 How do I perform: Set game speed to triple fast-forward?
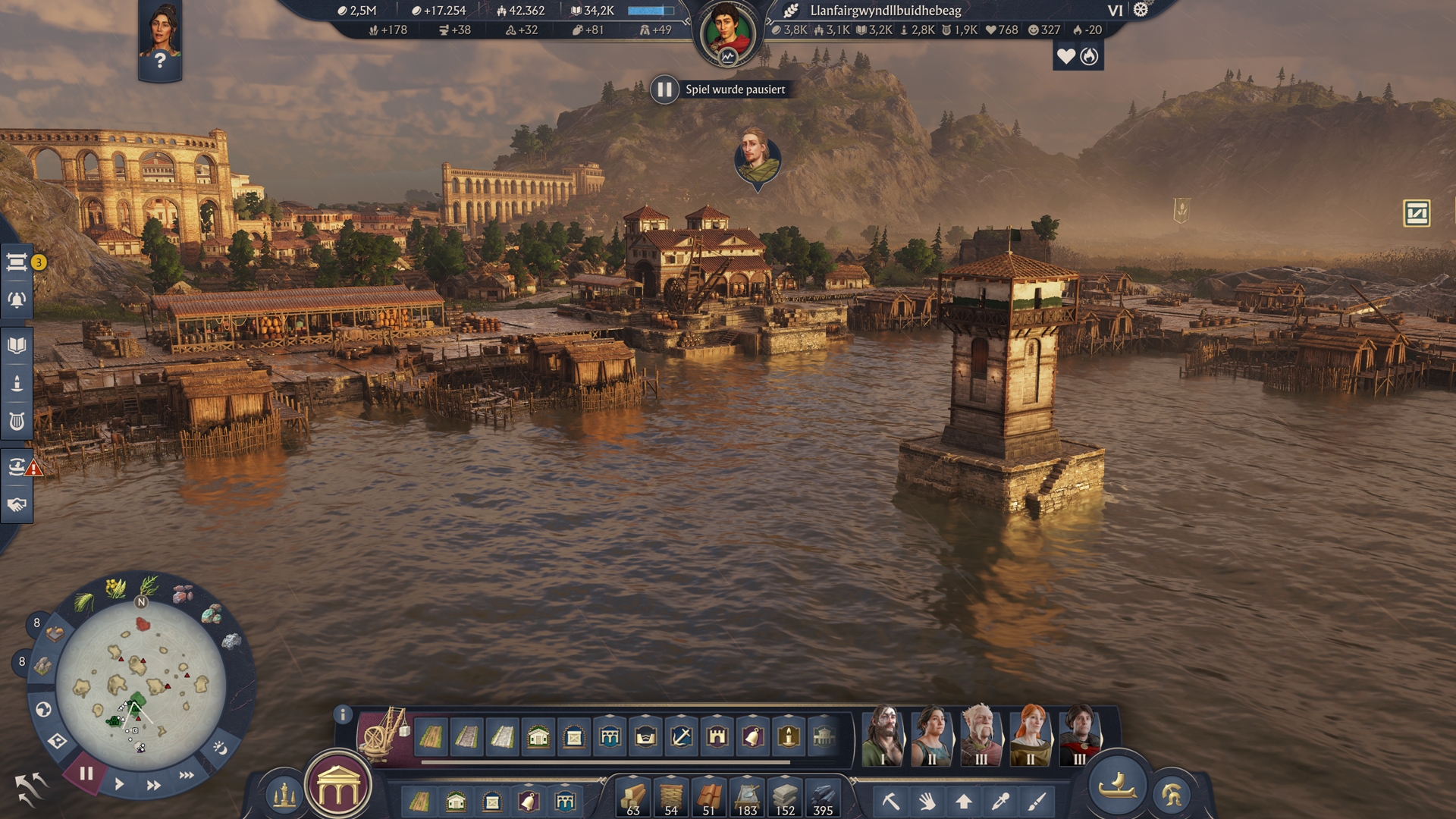pyautogui.click(x=187, y=775)
